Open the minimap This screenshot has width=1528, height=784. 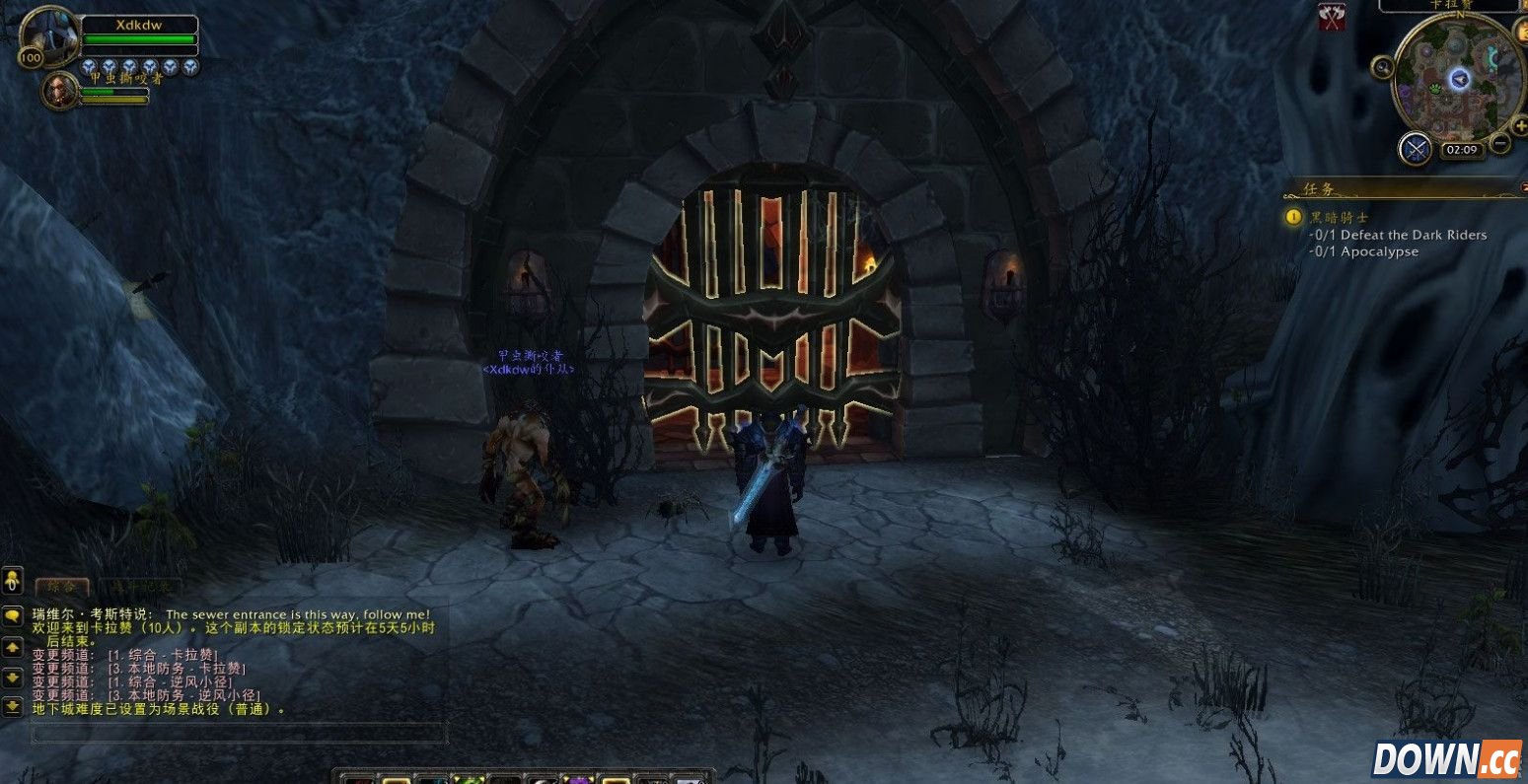[x=1458, y=79]
